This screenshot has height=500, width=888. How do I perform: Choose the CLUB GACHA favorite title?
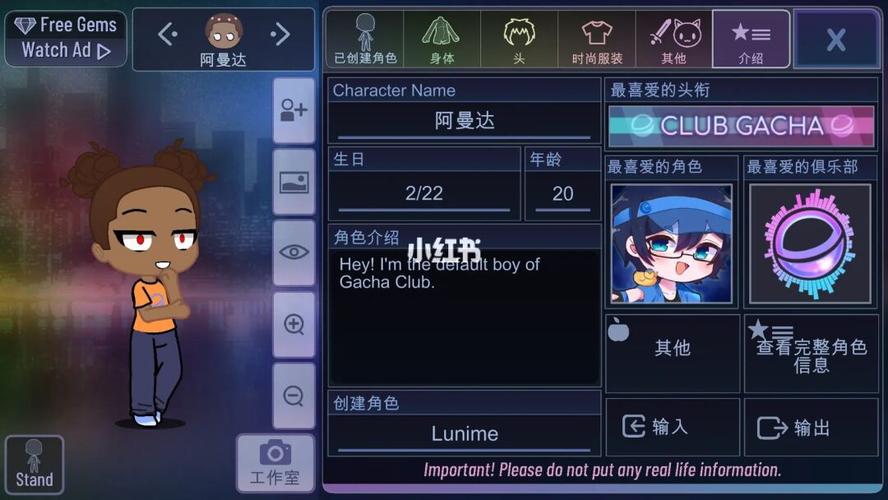point(741,126)
